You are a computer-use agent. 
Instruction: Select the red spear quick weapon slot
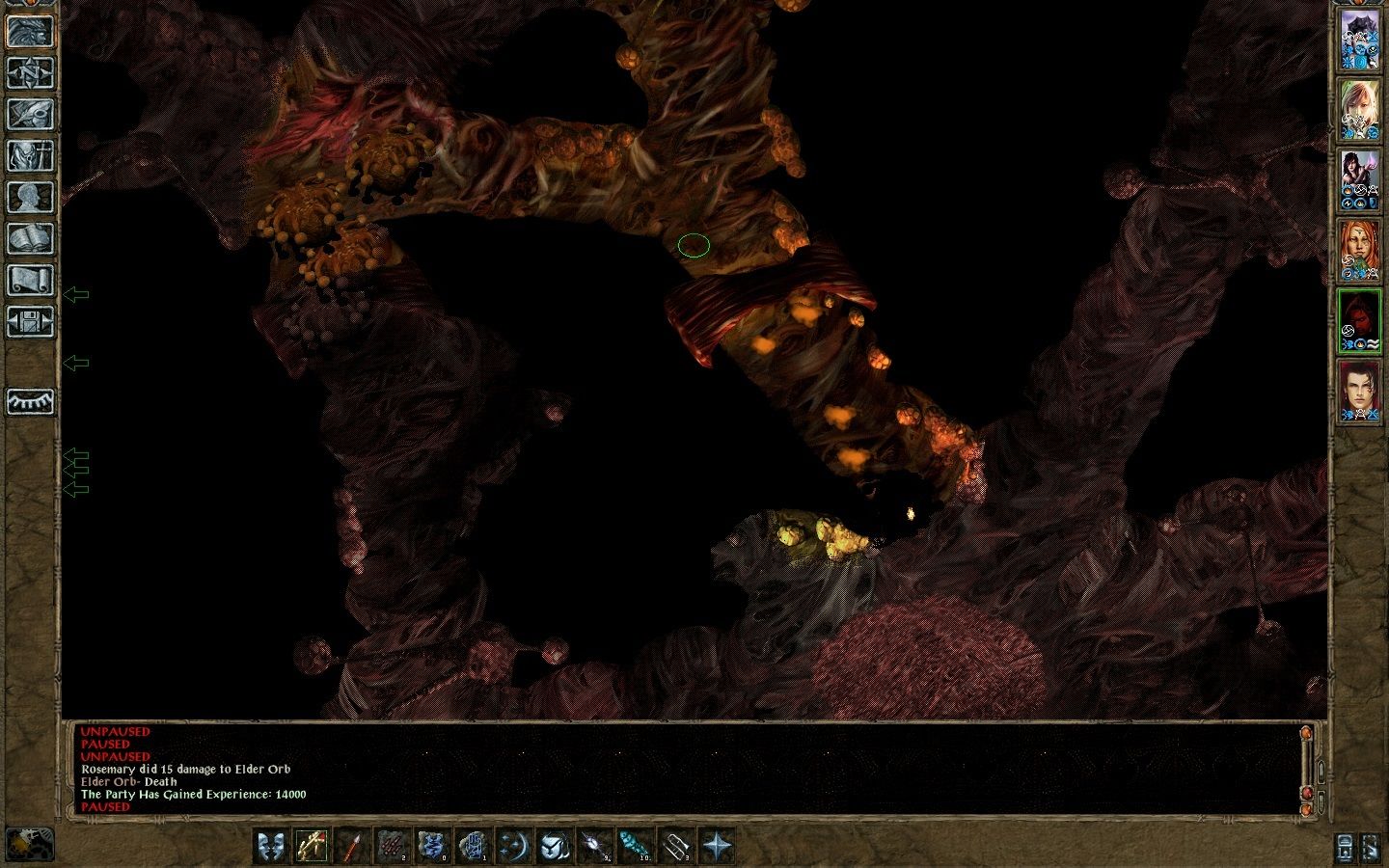pos(351,847)
